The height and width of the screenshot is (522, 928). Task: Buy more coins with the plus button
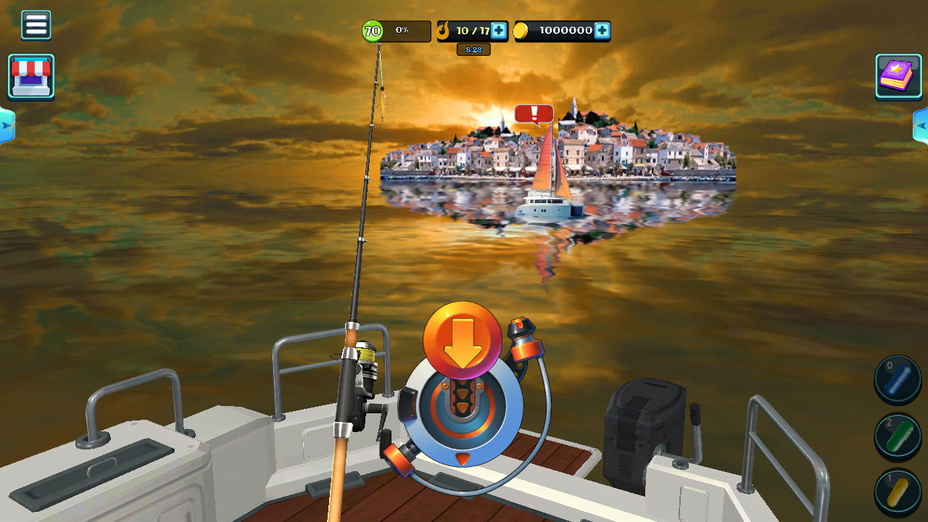[602, 31]
